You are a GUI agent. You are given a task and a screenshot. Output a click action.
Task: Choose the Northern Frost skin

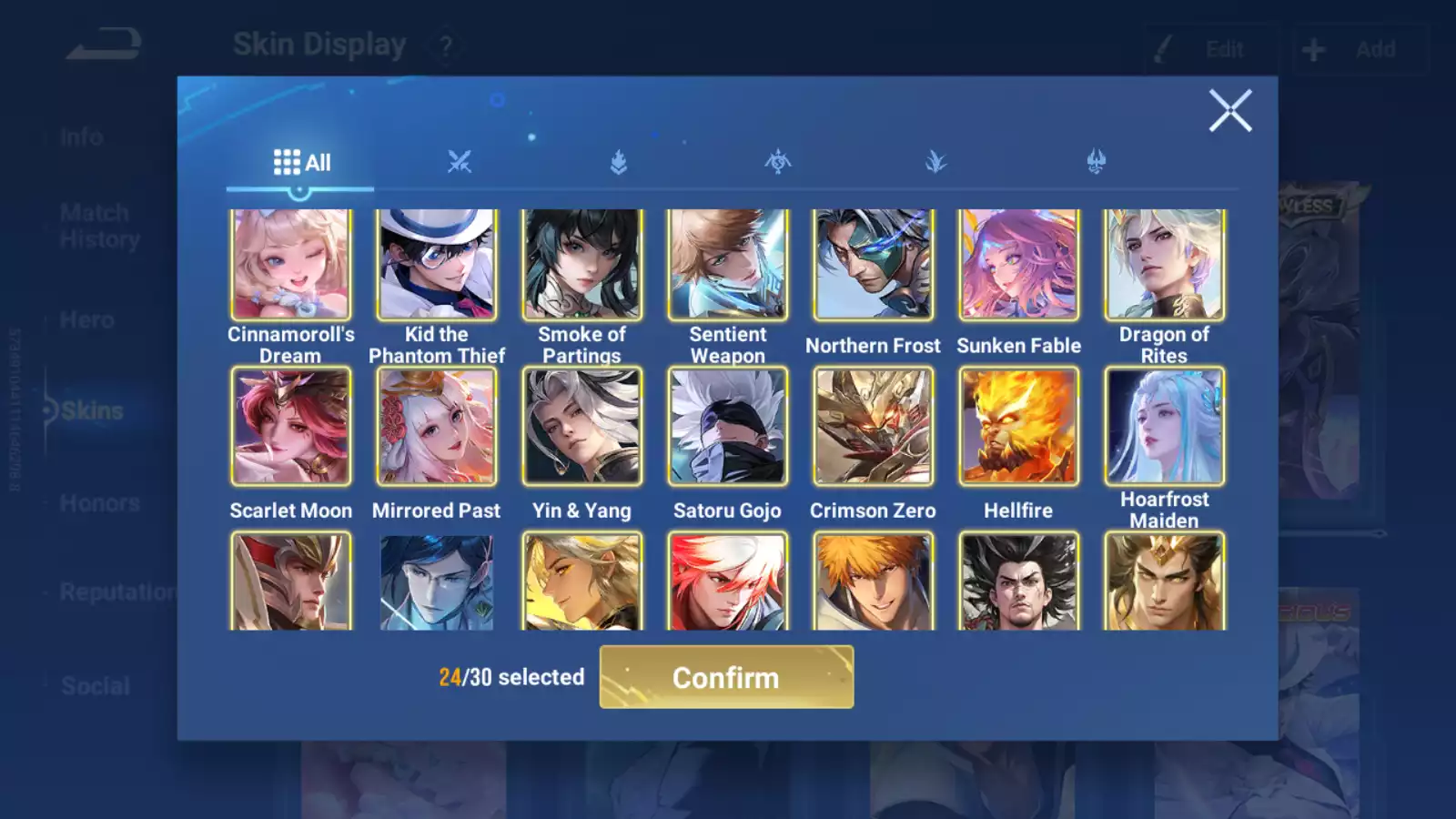[874, 265]
